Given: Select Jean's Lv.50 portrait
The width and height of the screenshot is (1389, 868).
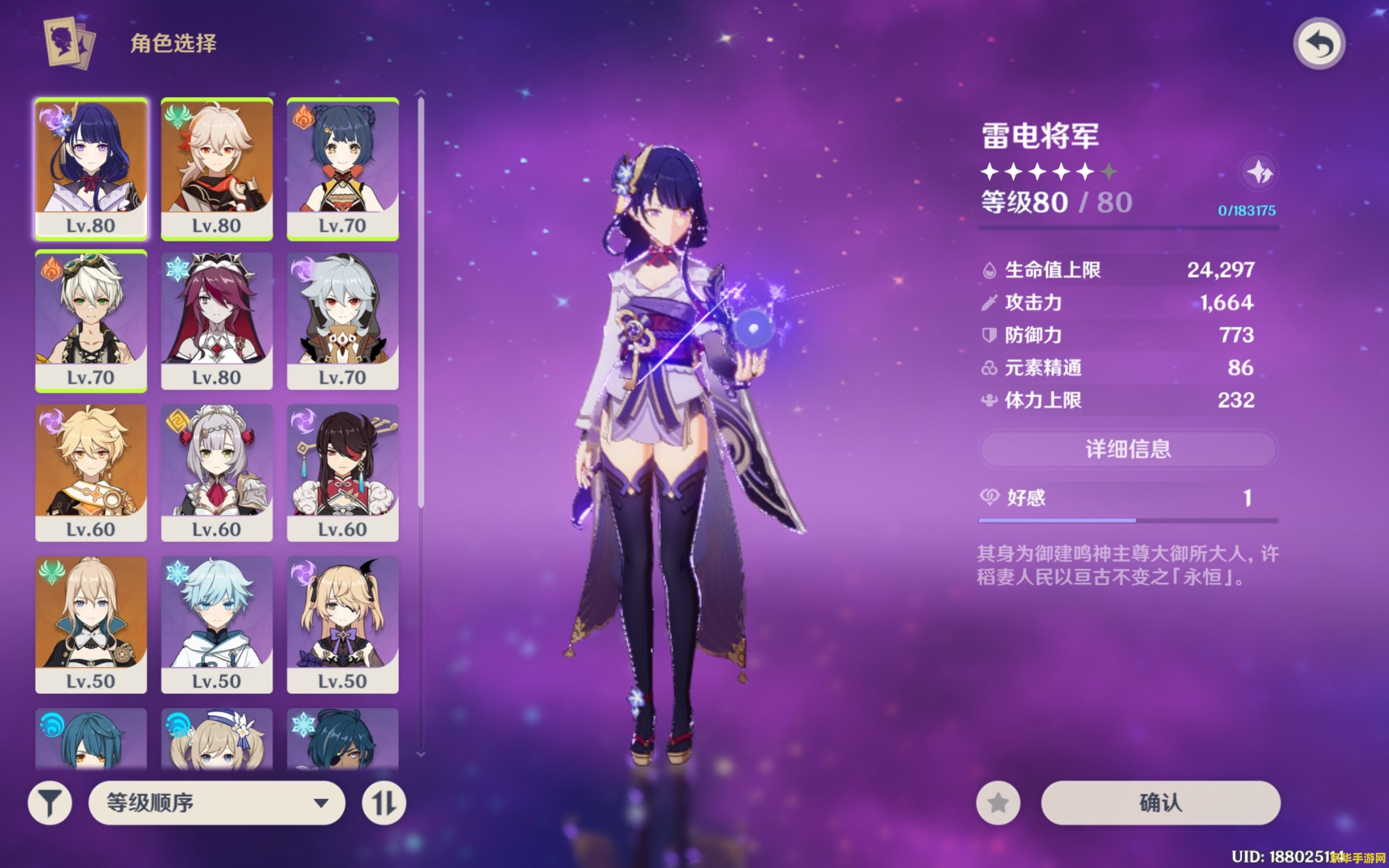Looking at the screenshot, I should [x=91, y=624].
